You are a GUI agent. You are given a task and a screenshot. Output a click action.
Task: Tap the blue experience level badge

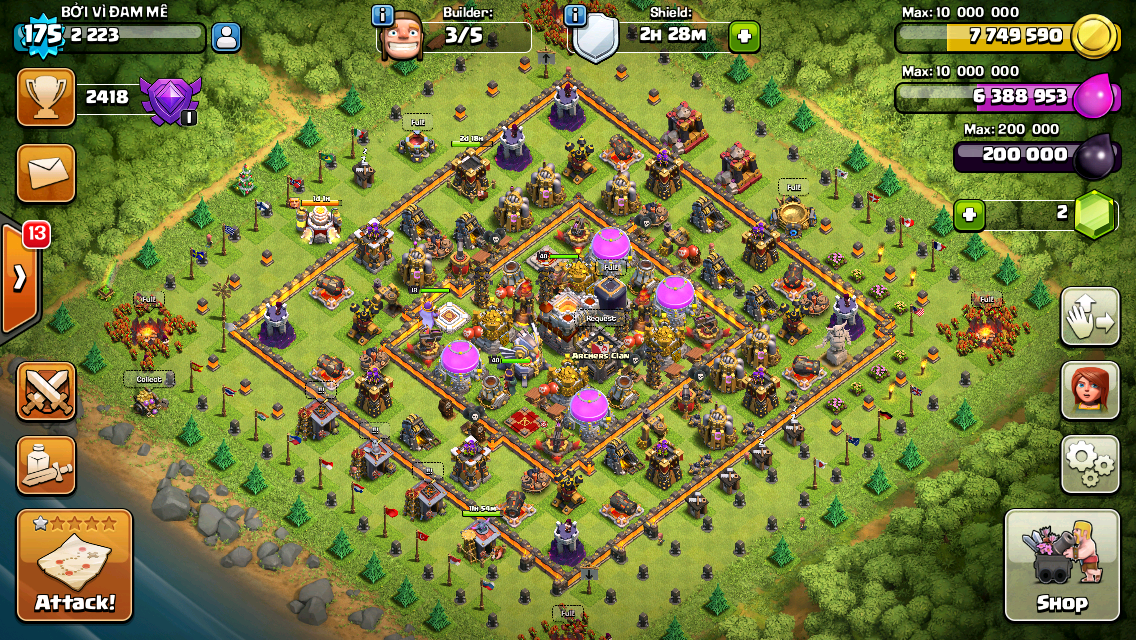click(41, 34)
